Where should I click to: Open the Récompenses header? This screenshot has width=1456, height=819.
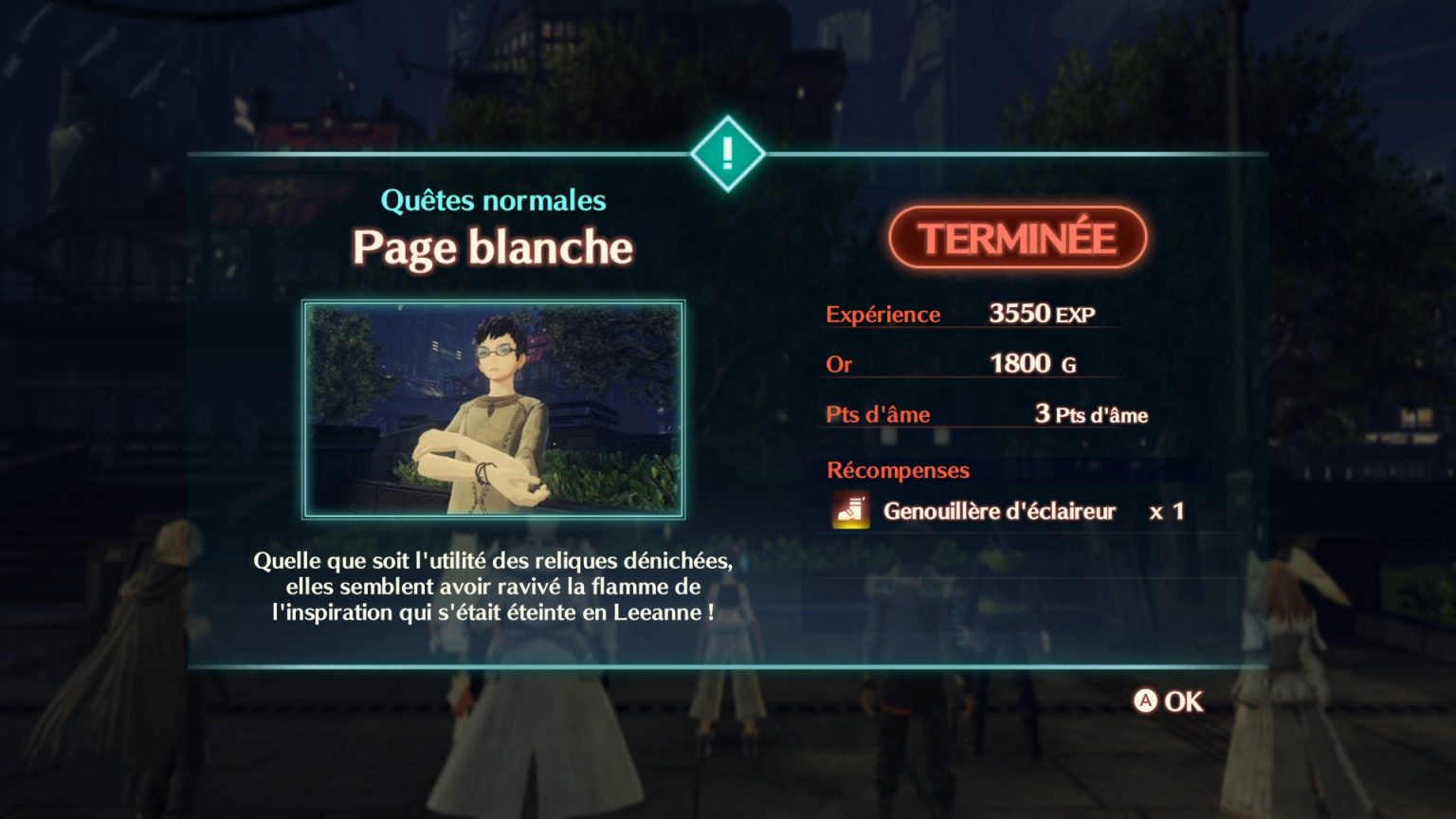[898, 470]
